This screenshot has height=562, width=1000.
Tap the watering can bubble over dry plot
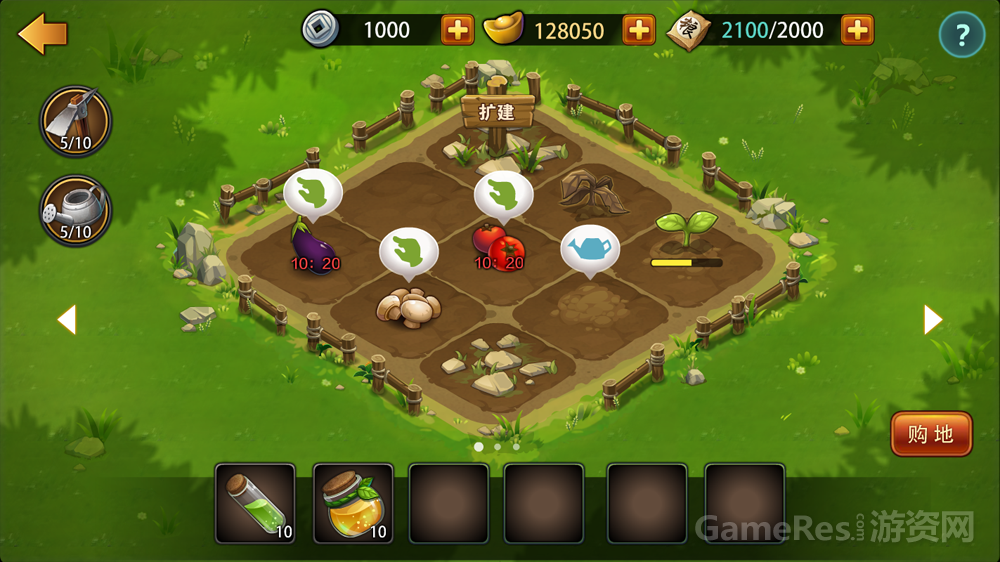pyautogui.click(x=590, y=249)
